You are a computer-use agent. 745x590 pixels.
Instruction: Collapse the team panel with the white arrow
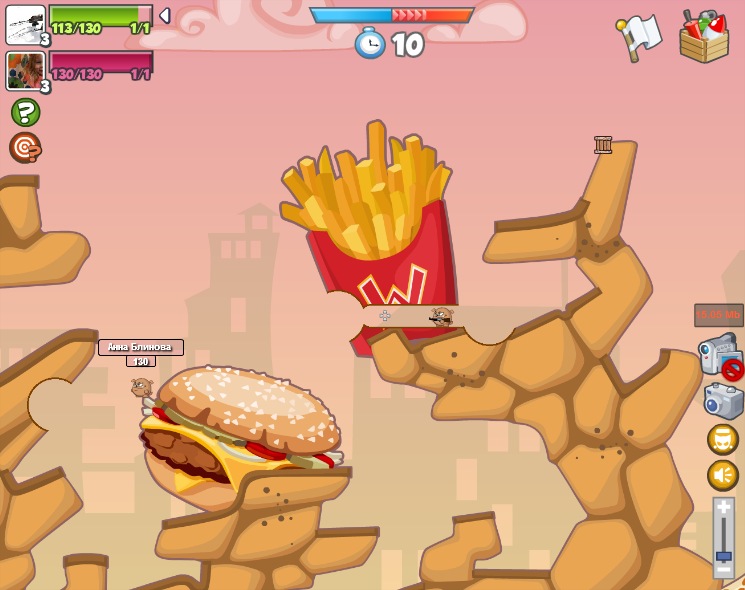(165, 16)
